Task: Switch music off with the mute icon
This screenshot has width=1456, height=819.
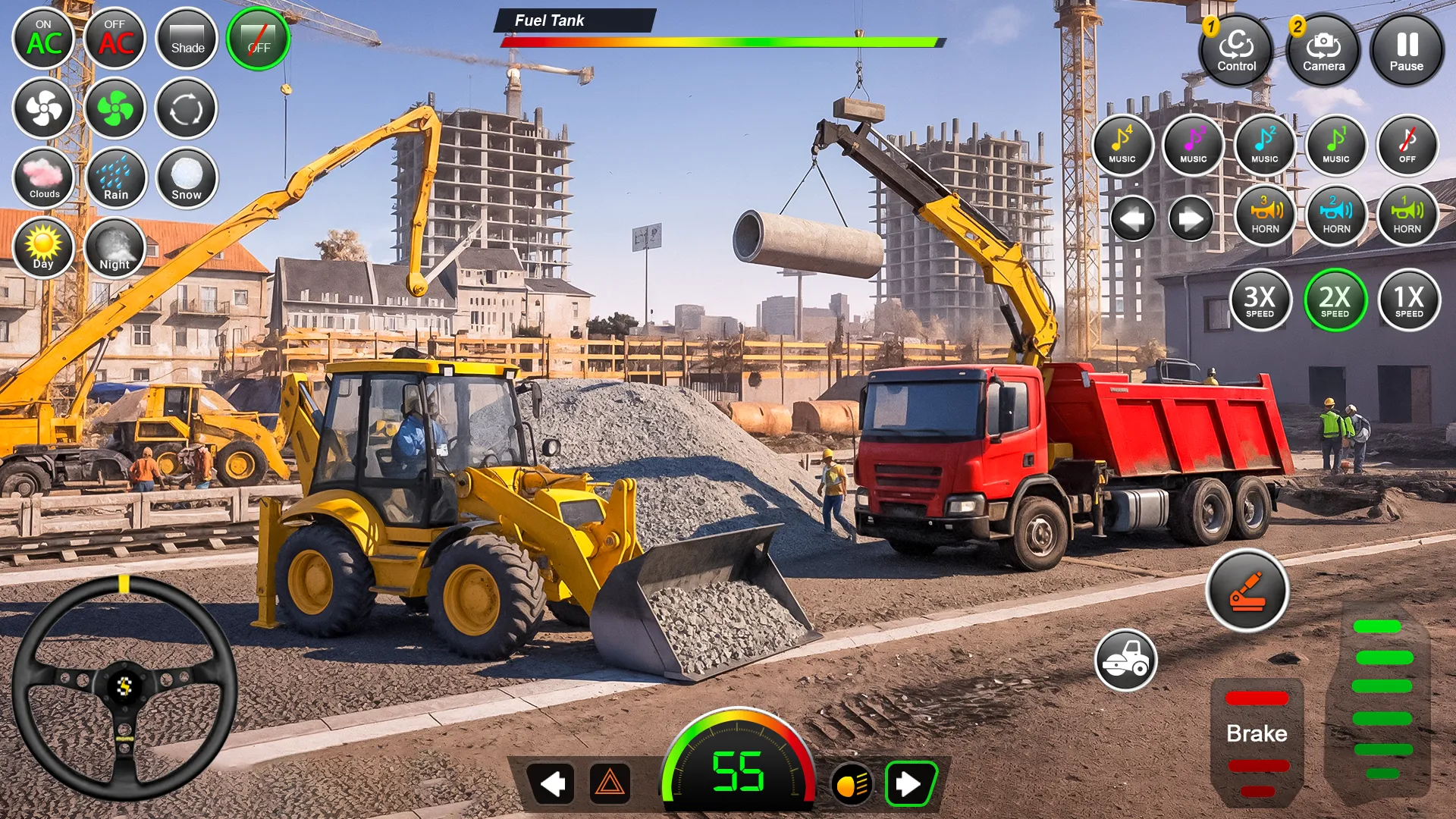Action: pos(1407,146)
